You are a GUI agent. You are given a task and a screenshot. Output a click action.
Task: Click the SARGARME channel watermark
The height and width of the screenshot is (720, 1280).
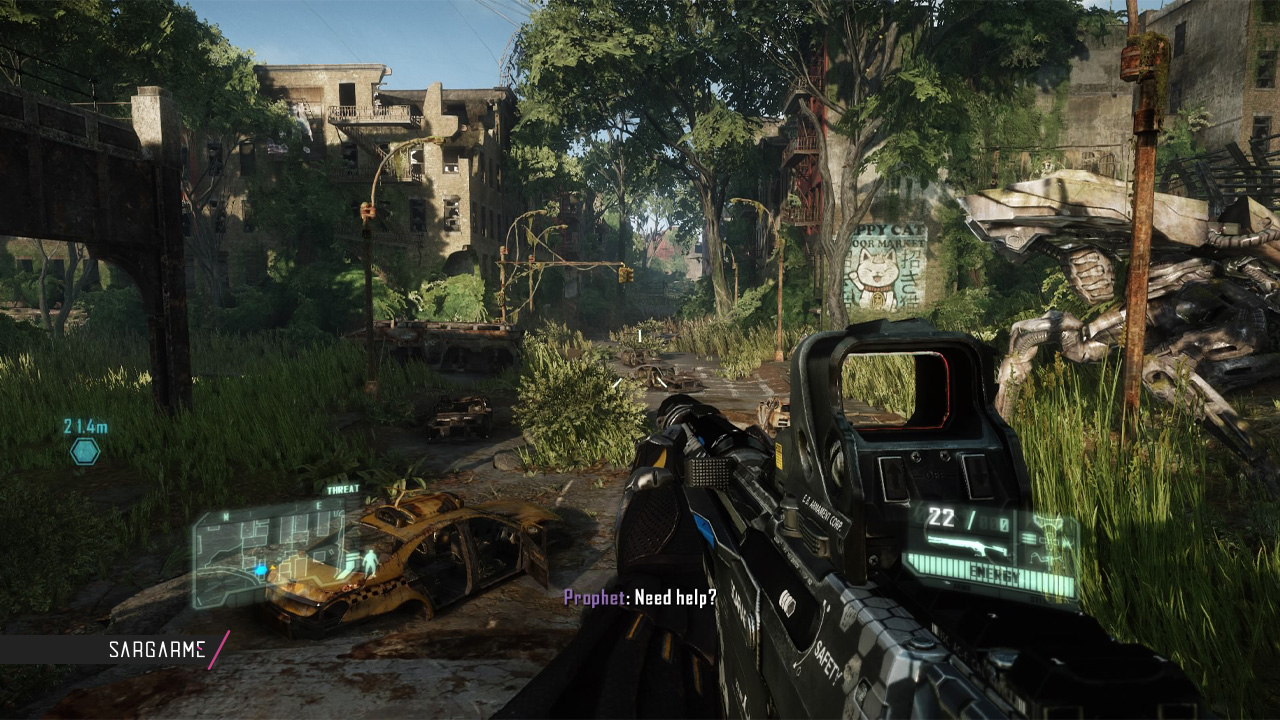tap(157, 650)
